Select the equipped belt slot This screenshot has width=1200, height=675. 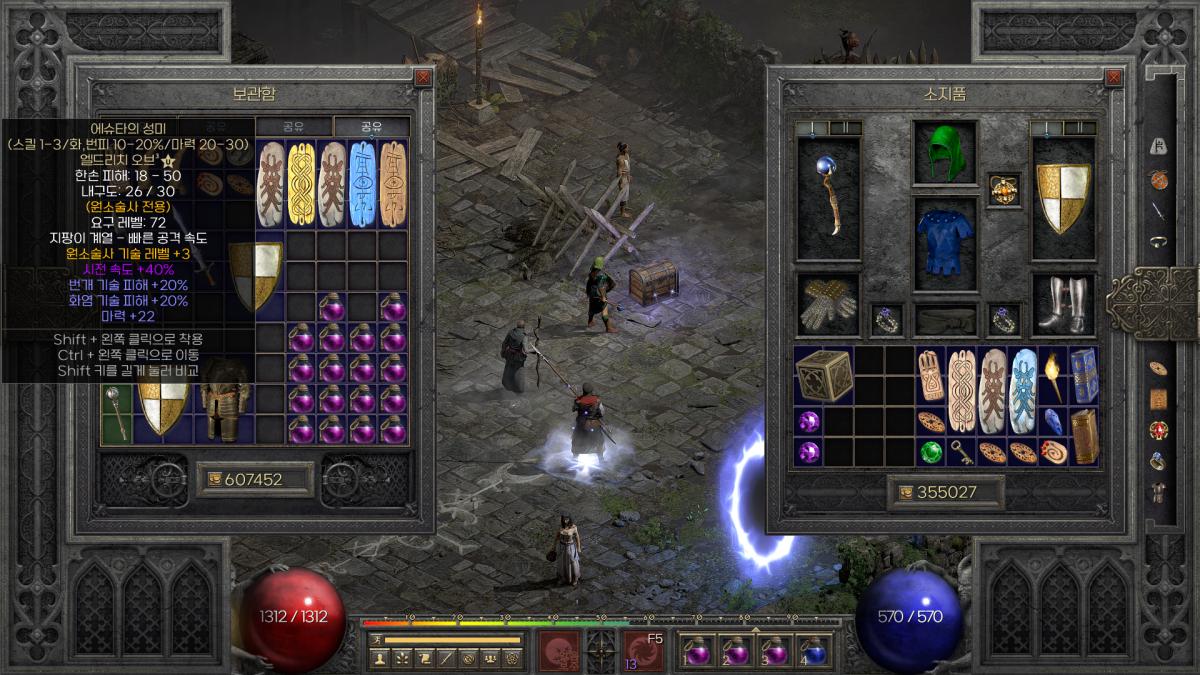tap(944, 320)
